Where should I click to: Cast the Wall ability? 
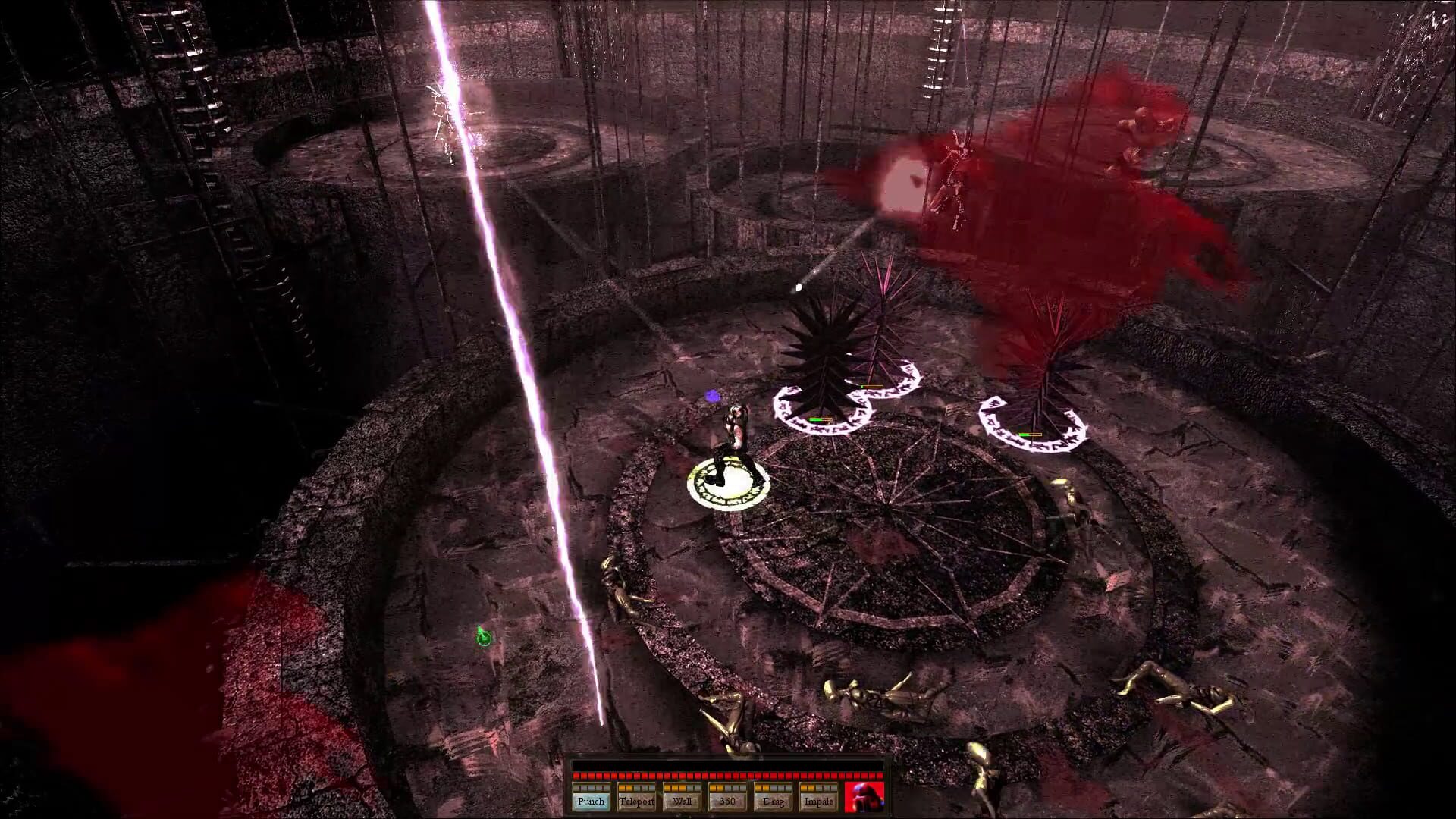click(682, 802)
